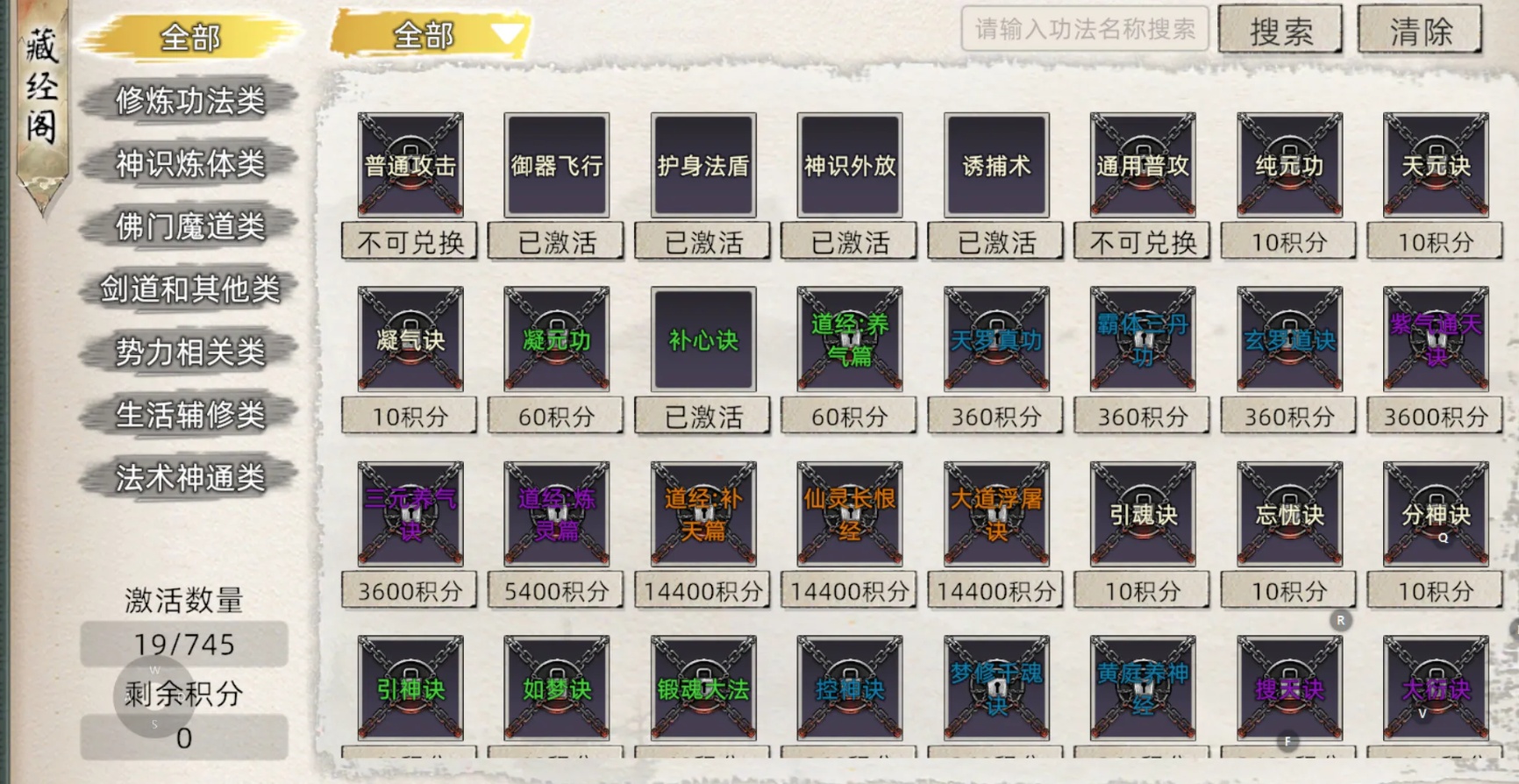Viewport: 1519px width, 784px height.
Task: Select the 护身法盾 skill icon
Action: [x=702, y=165]
